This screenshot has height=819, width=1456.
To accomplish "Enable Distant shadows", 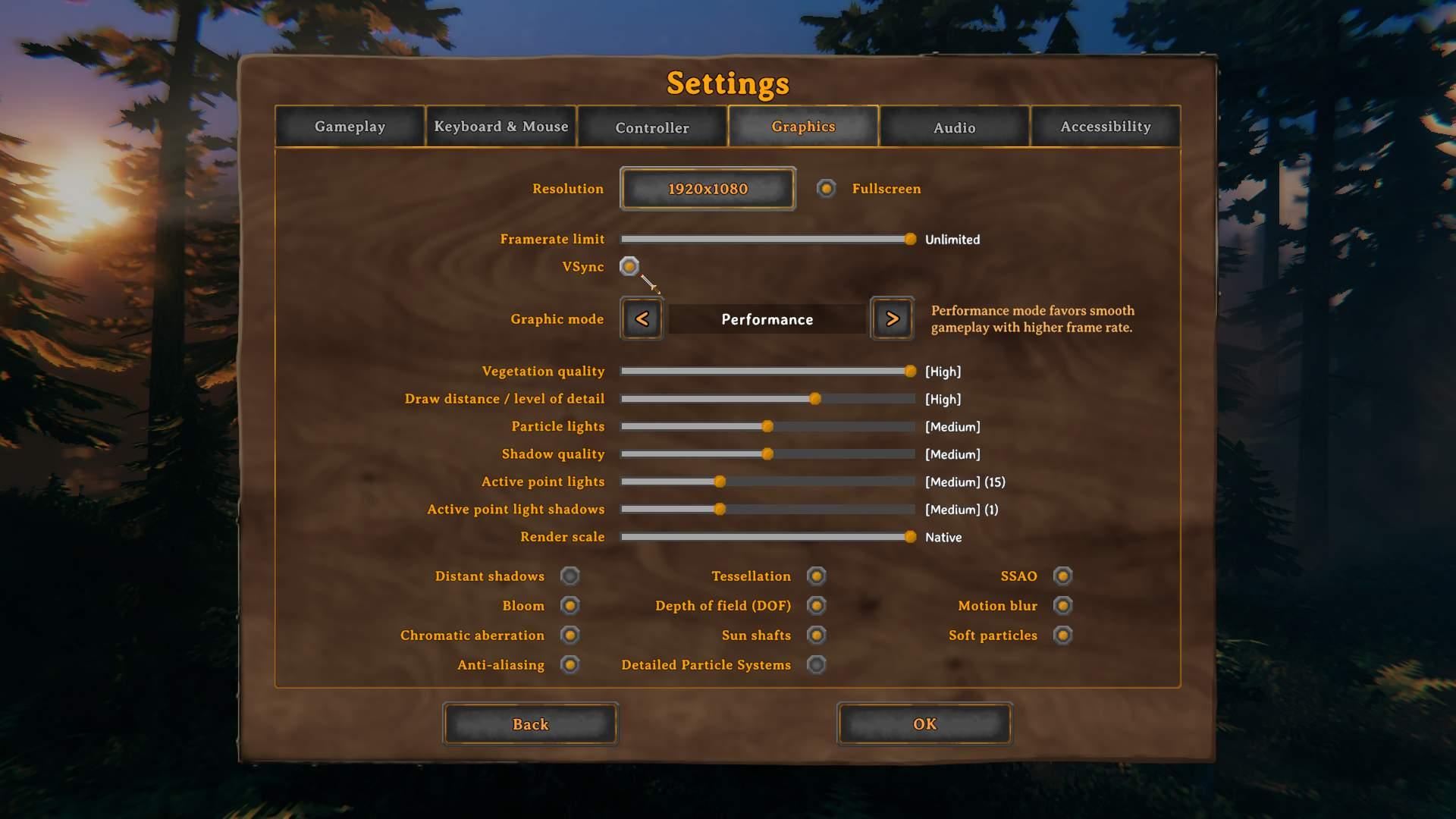I will tap(570, 576).
